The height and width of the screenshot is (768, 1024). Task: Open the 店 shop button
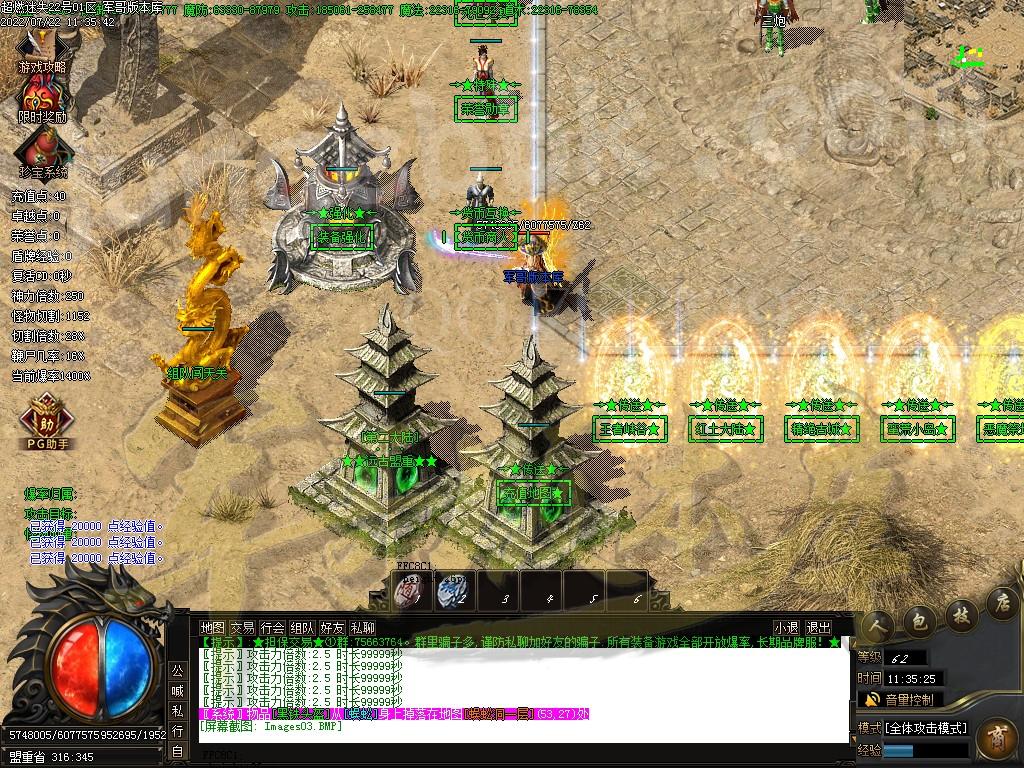pyautogui.click(x=1001, y=603)
